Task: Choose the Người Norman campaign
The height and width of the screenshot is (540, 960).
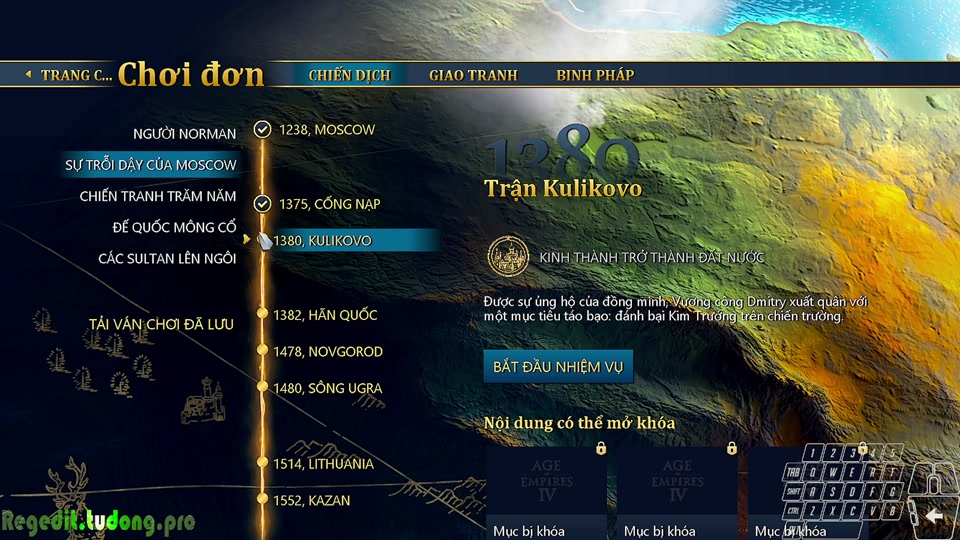Action: tap(185, 134)
